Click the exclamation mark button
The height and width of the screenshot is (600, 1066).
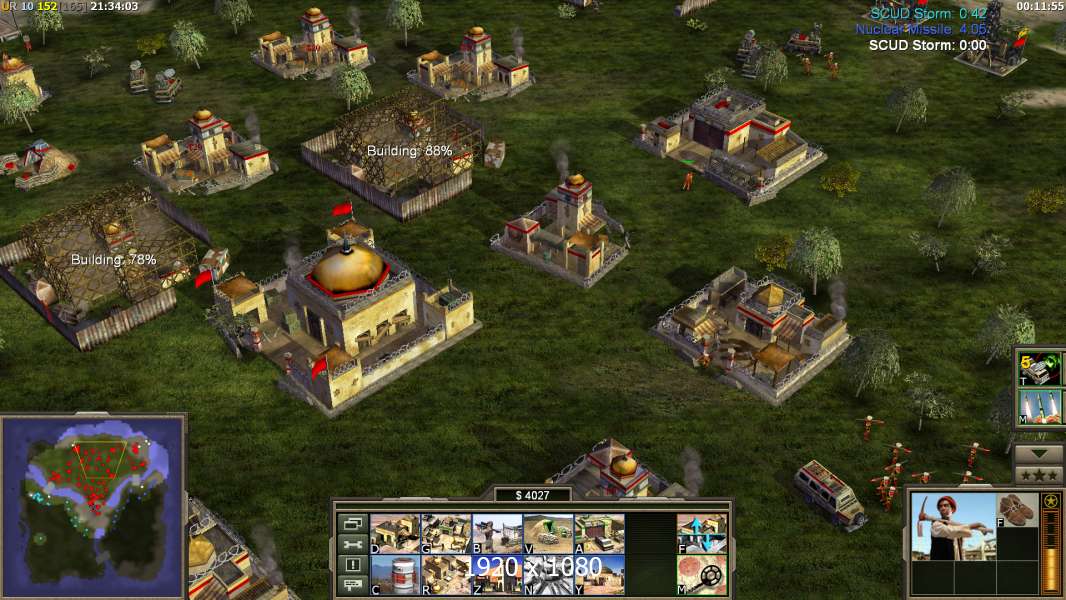[x=352, y=565]
